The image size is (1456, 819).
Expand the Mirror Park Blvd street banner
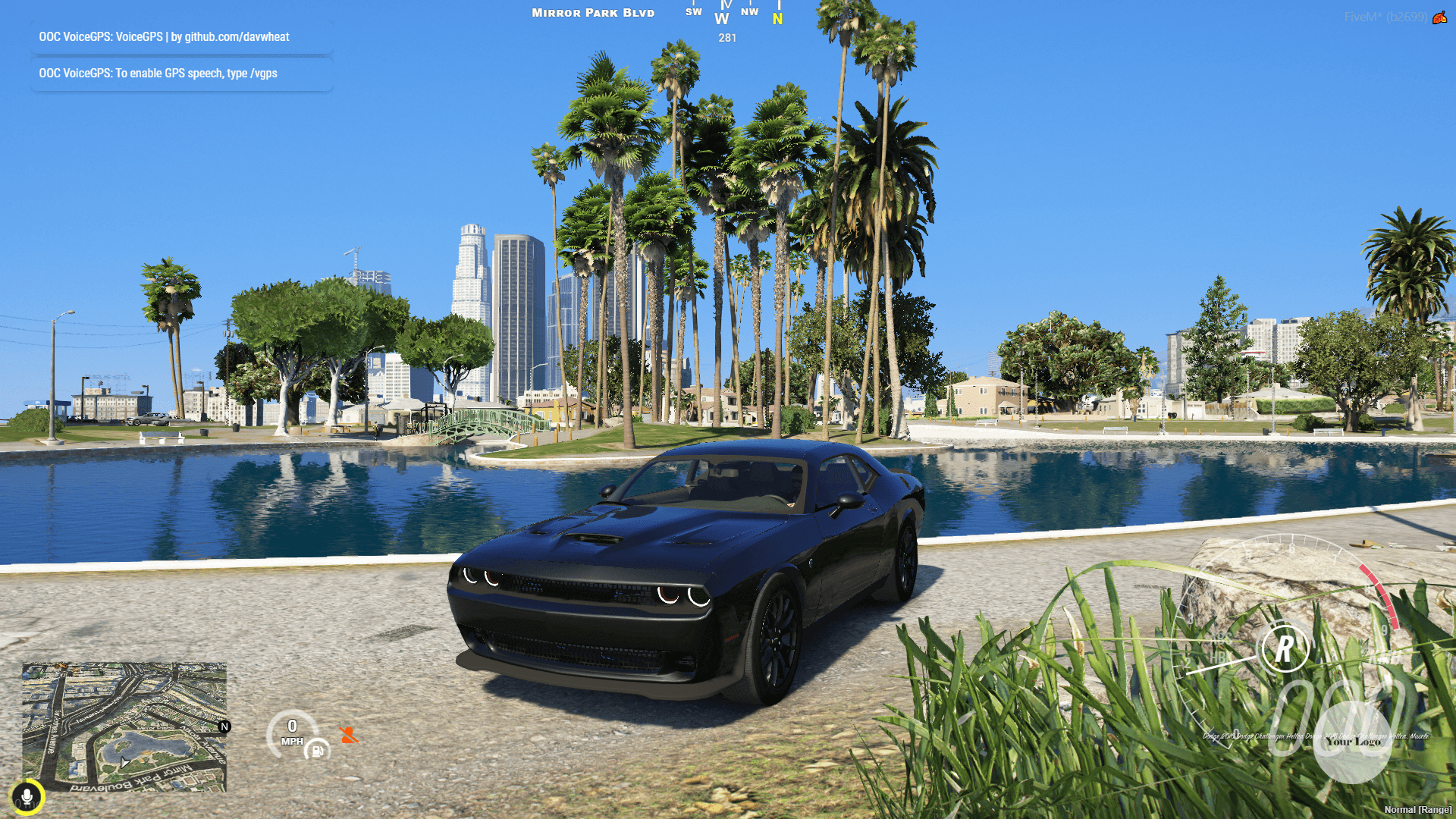592,12
